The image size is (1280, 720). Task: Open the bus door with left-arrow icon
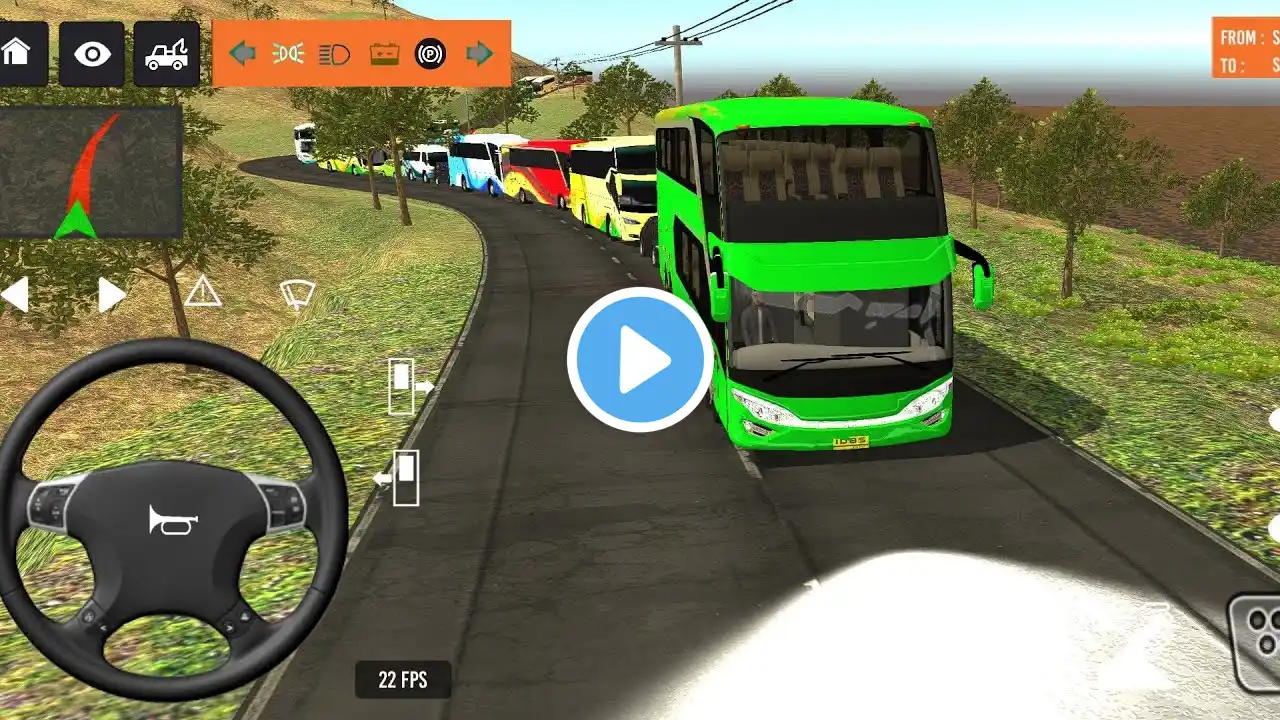398,478
